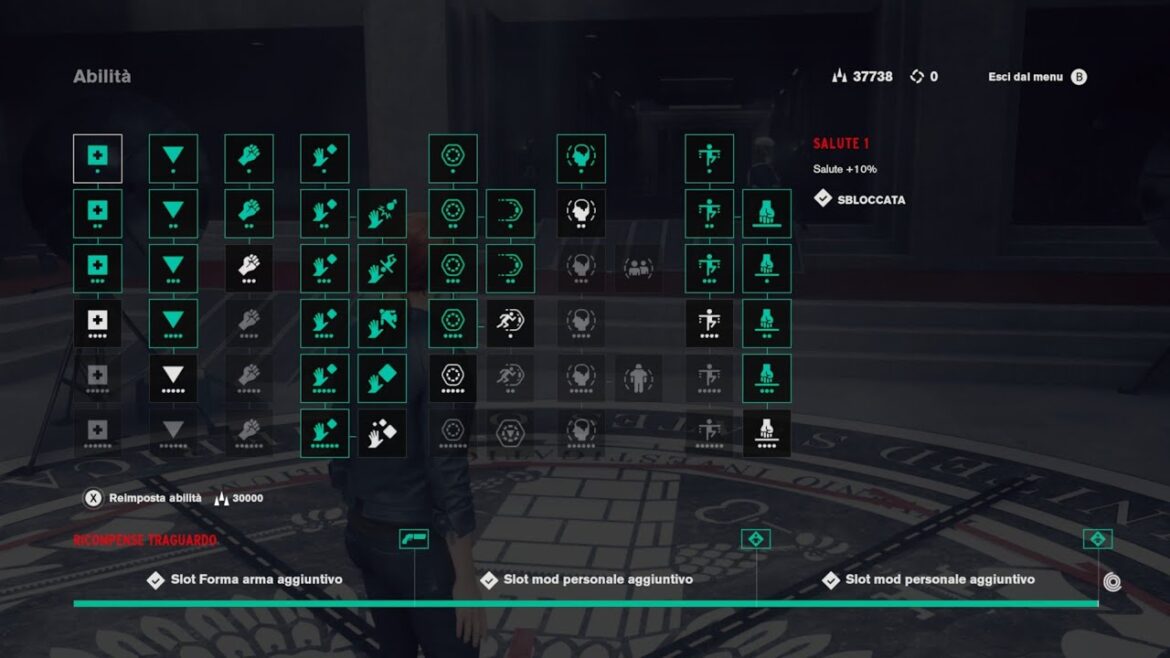
Task: Pick the hand launching a person node
Action: (382, 323)
